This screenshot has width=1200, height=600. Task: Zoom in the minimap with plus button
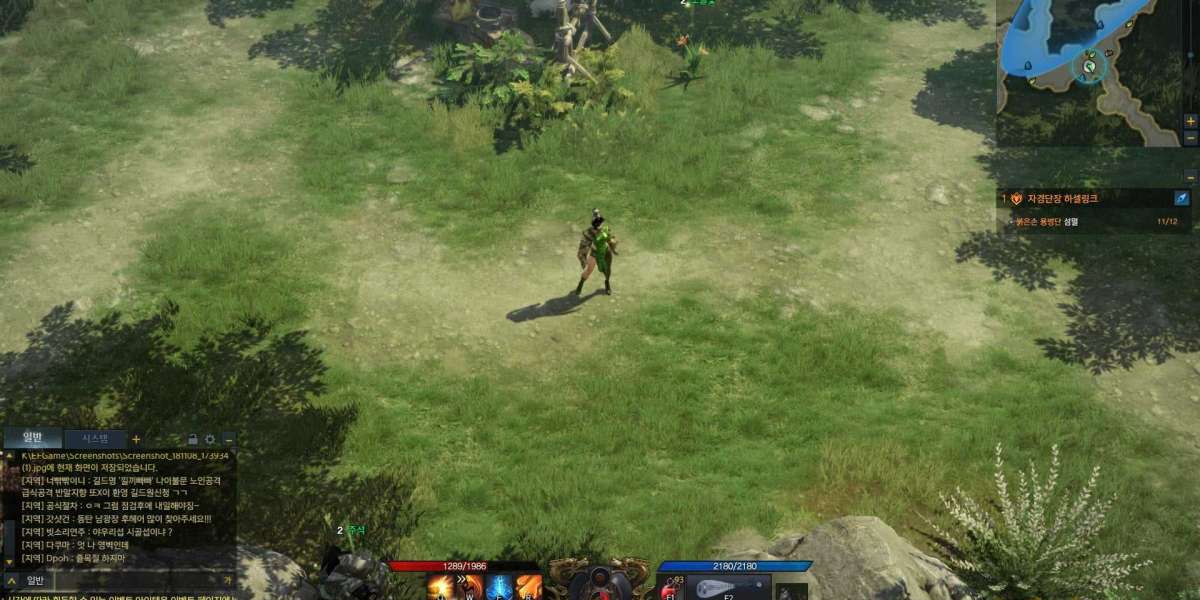pos(1190,121)
